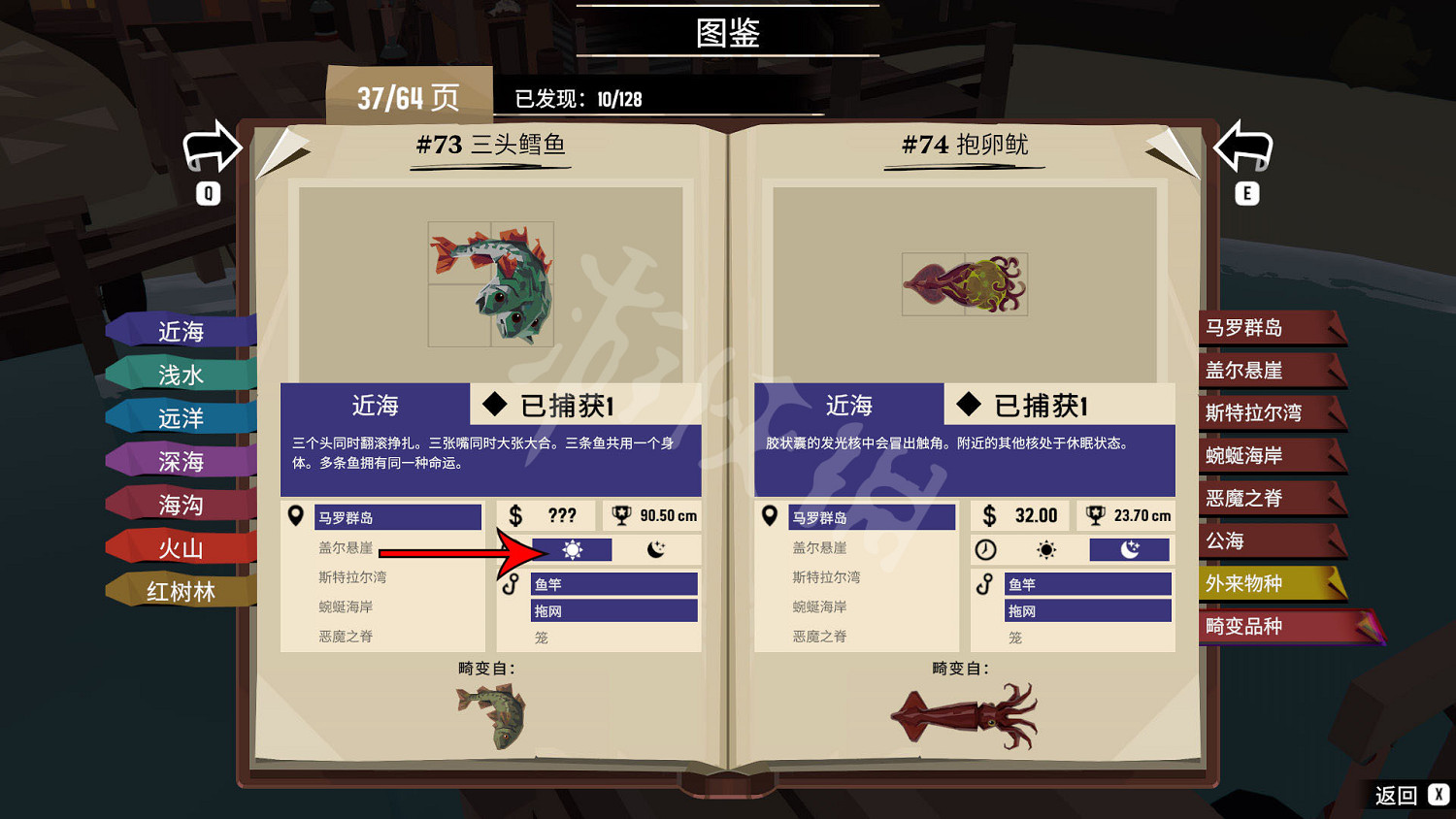Toggle nighttime availability for 三头鳕鱼
Image resolution: width=1456 pixels, height=819 pixels.
pos(655,549)
